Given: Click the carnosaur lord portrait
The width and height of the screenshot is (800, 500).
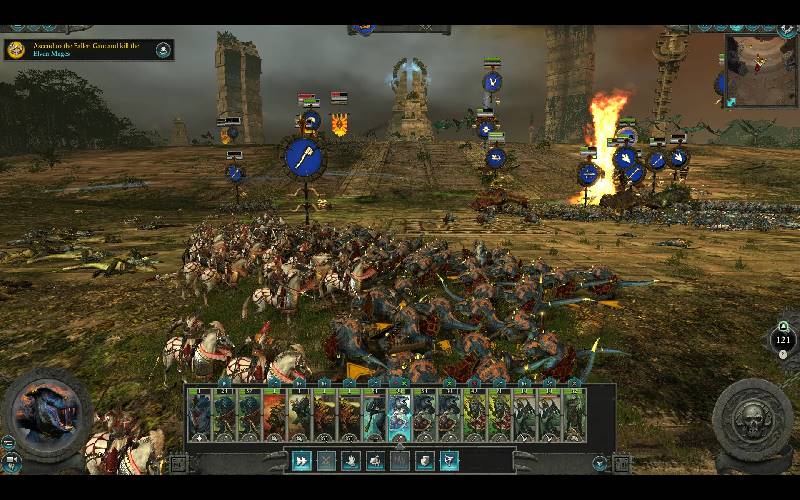Looking at the screenshot, I should 46,412.
